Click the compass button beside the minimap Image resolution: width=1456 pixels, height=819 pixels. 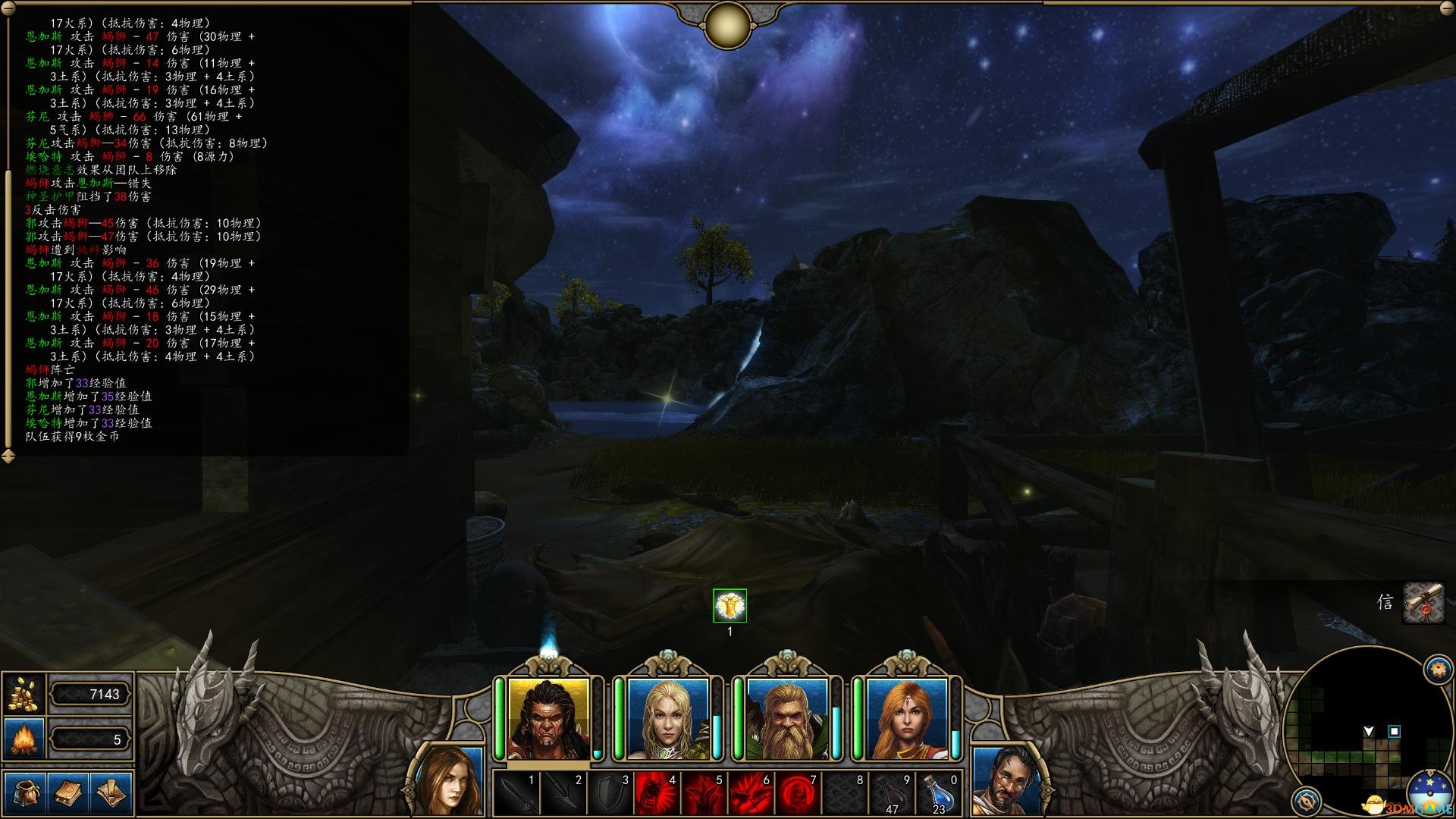pos(1306,800)
